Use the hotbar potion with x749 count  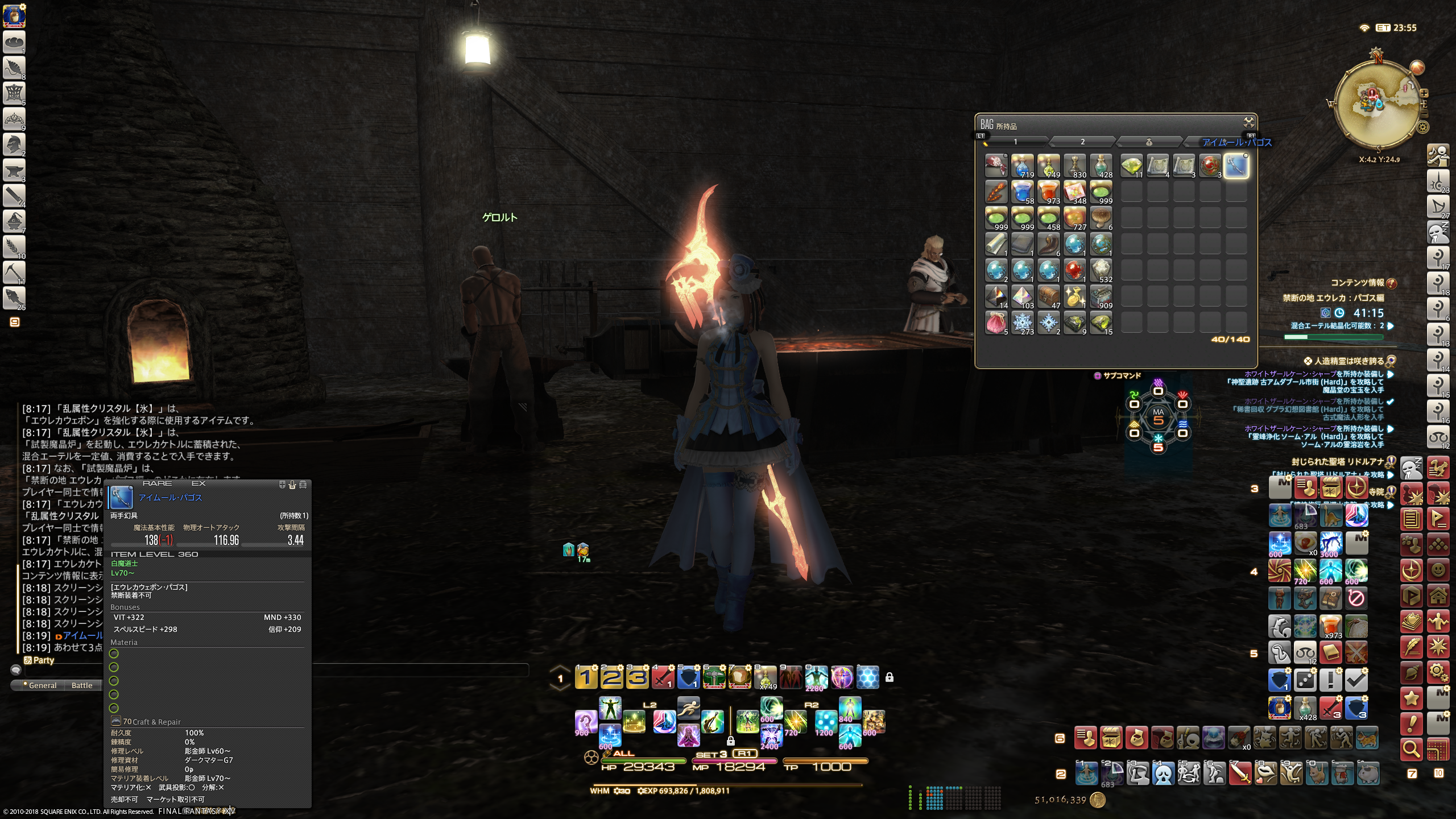(x=766, y=677)
